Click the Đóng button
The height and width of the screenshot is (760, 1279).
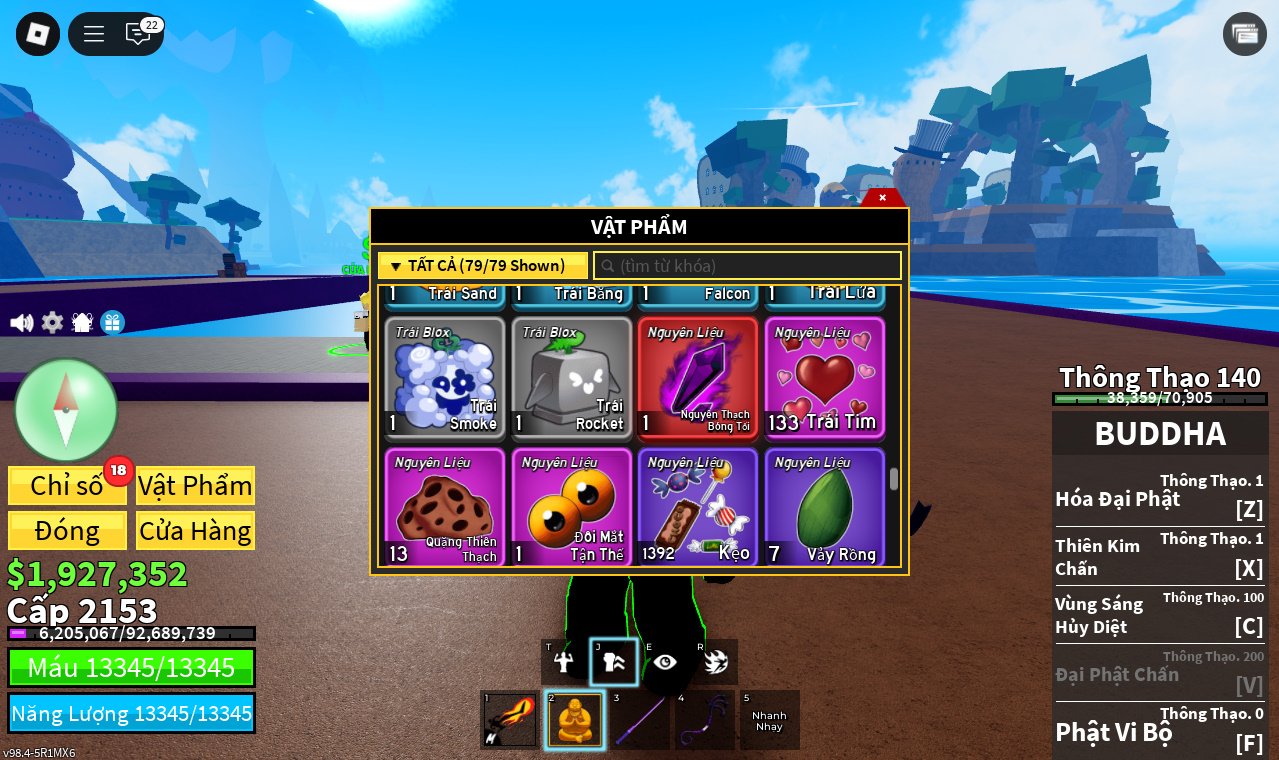pyautogui.click(x=67, y=531)
